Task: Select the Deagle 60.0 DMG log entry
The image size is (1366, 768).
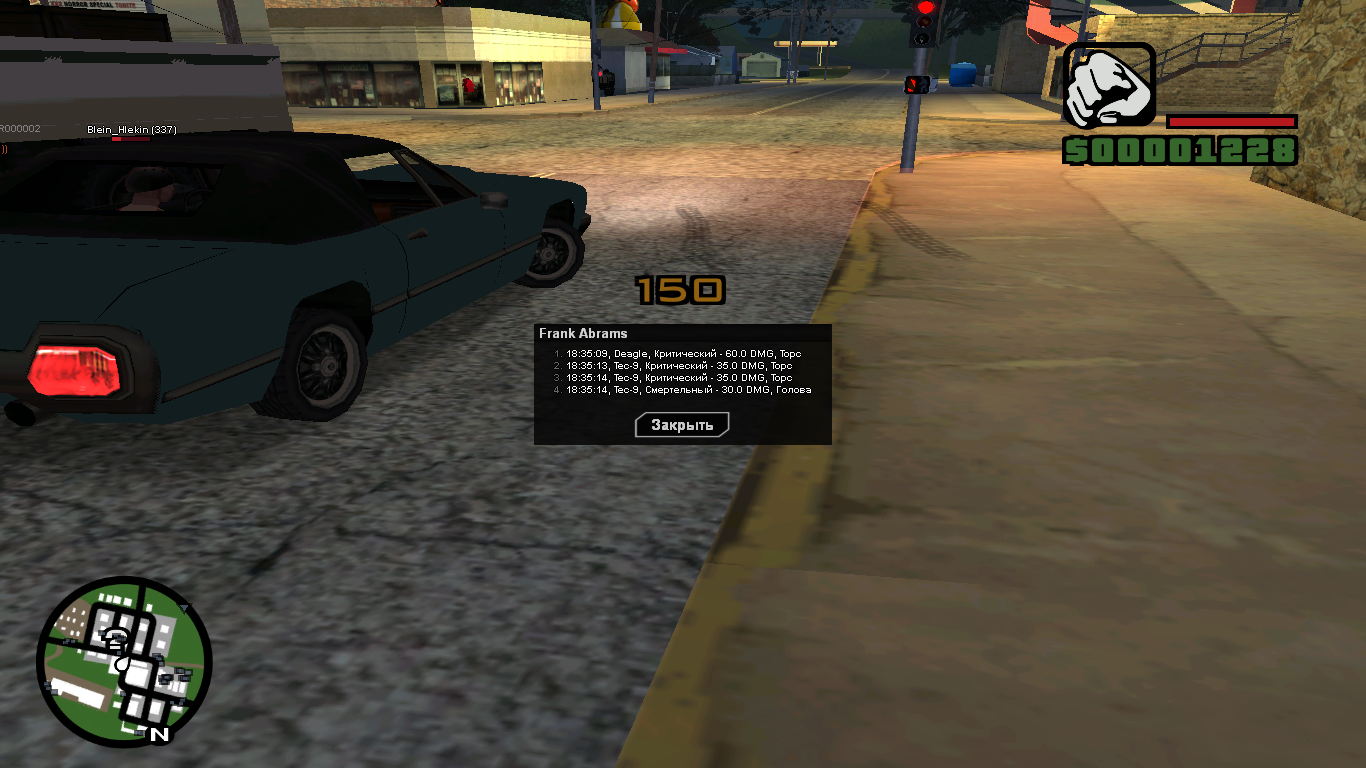Action: tap(683, 354)
